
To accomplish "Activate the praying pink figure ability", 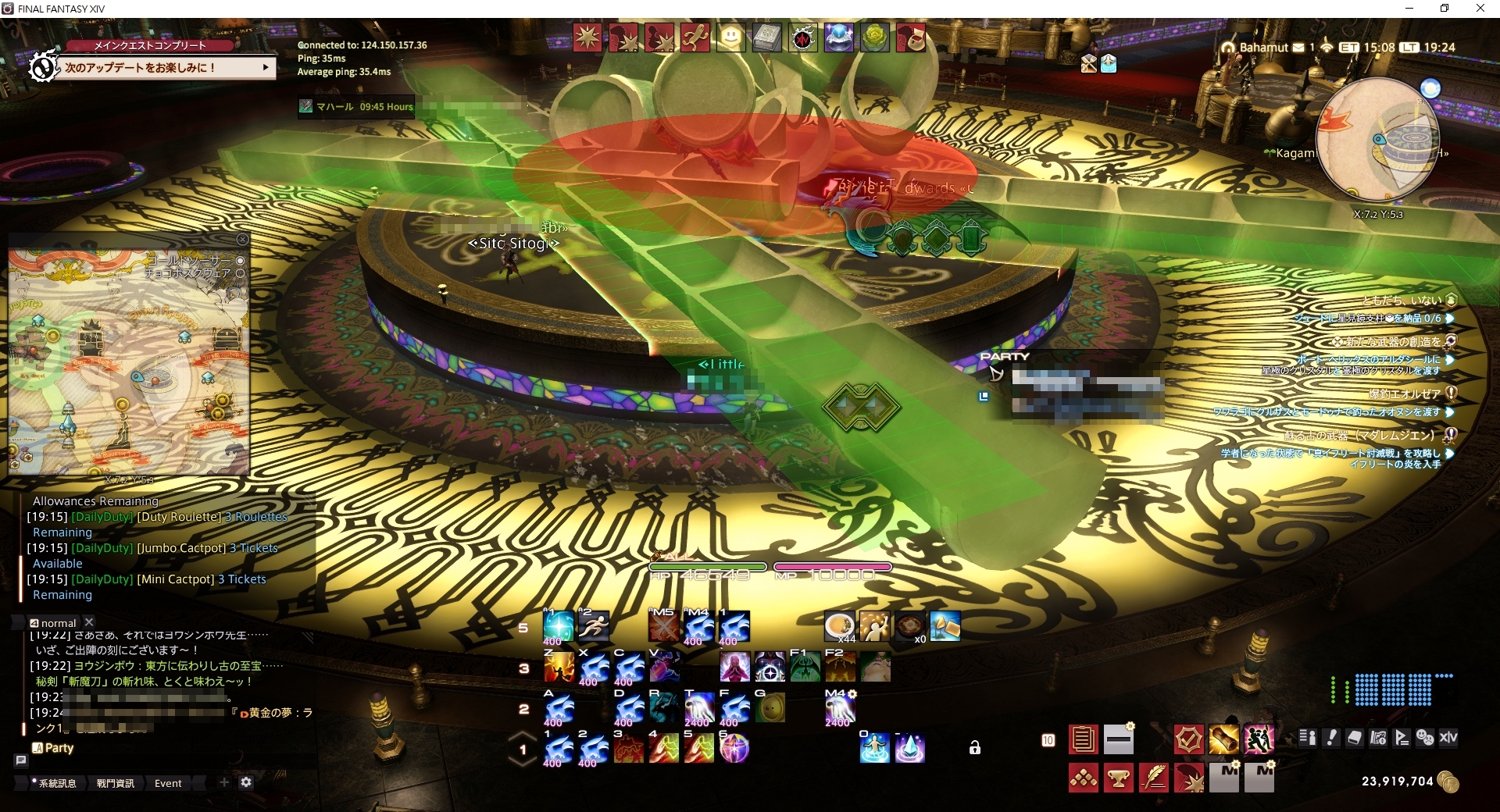I will pos(734,668).
